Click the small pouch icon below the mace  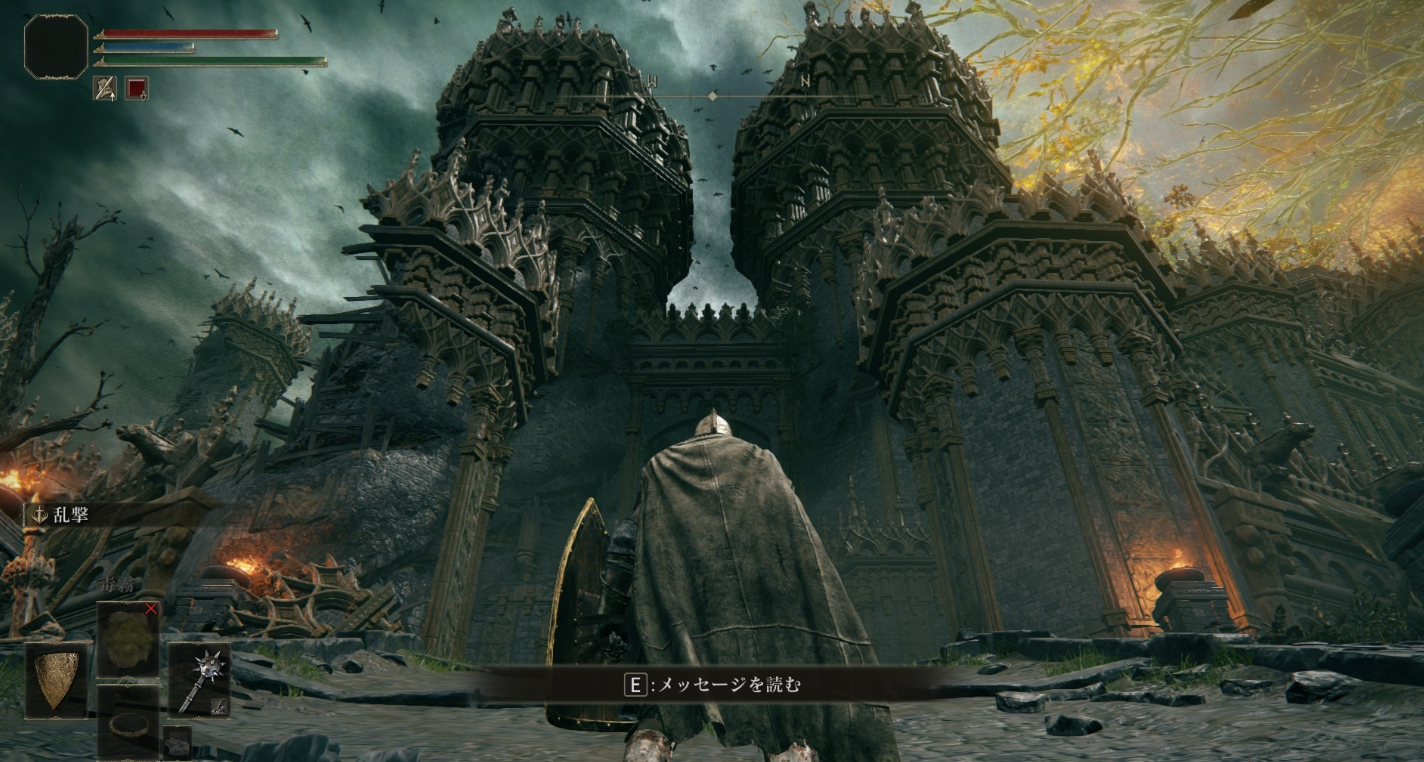tap(177, 743)
